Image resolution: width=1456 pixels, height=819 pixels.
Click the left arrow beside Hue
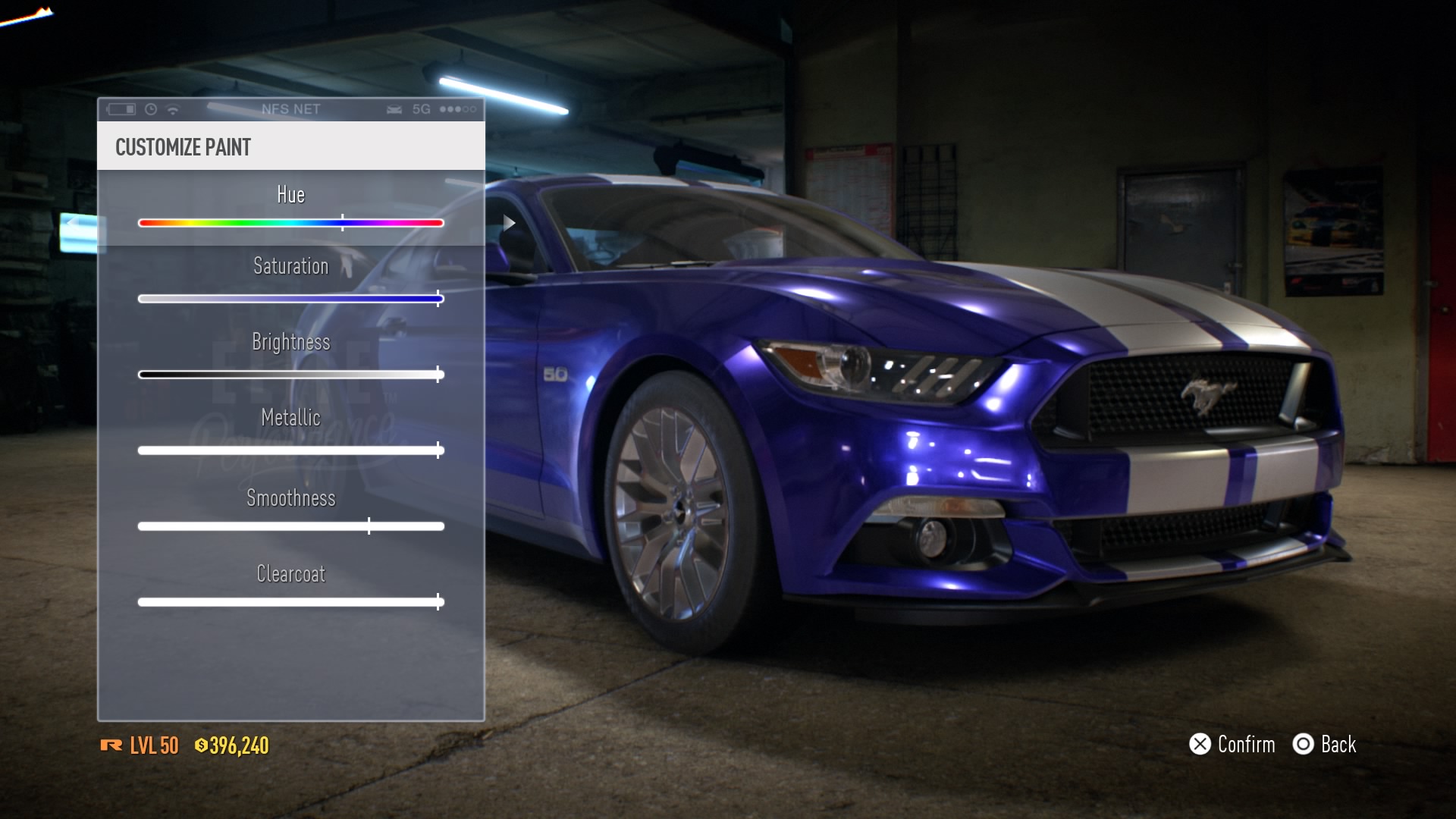pyautogui.click(x=72, y=223)
